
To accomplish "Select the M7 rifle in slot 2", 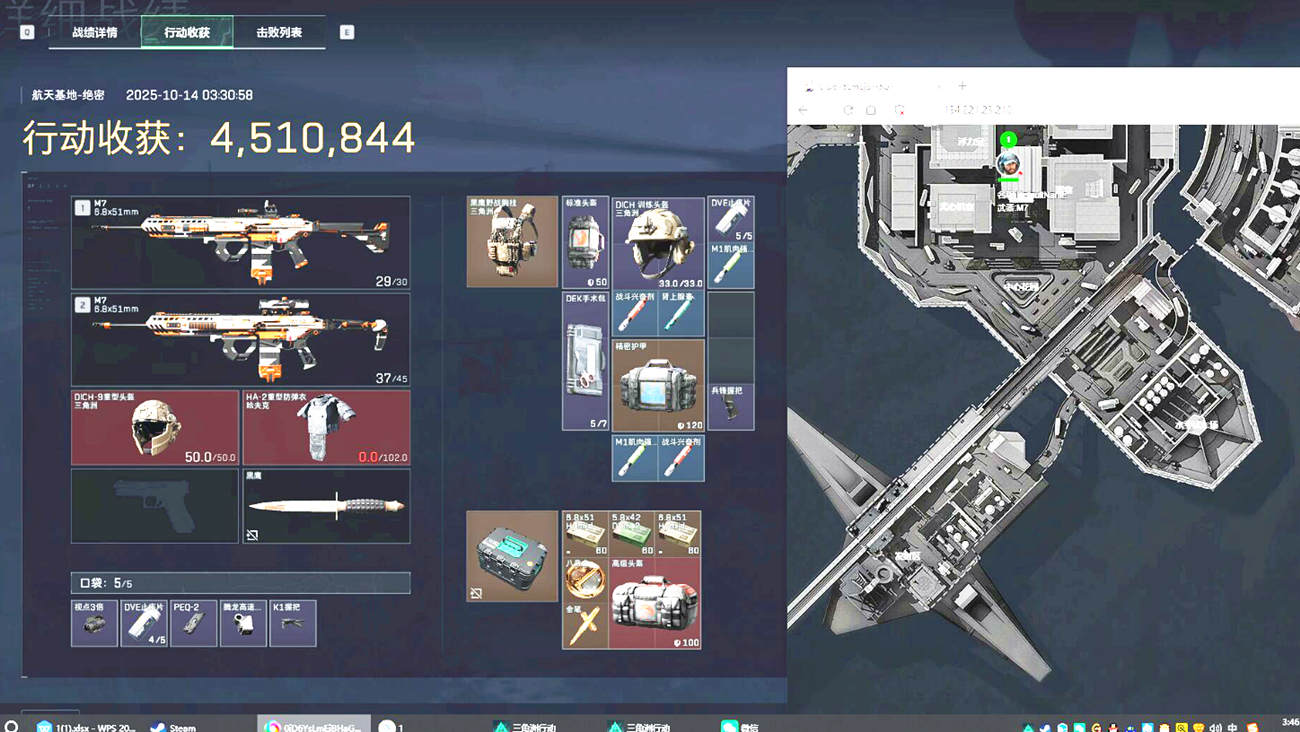I will 240,339.
